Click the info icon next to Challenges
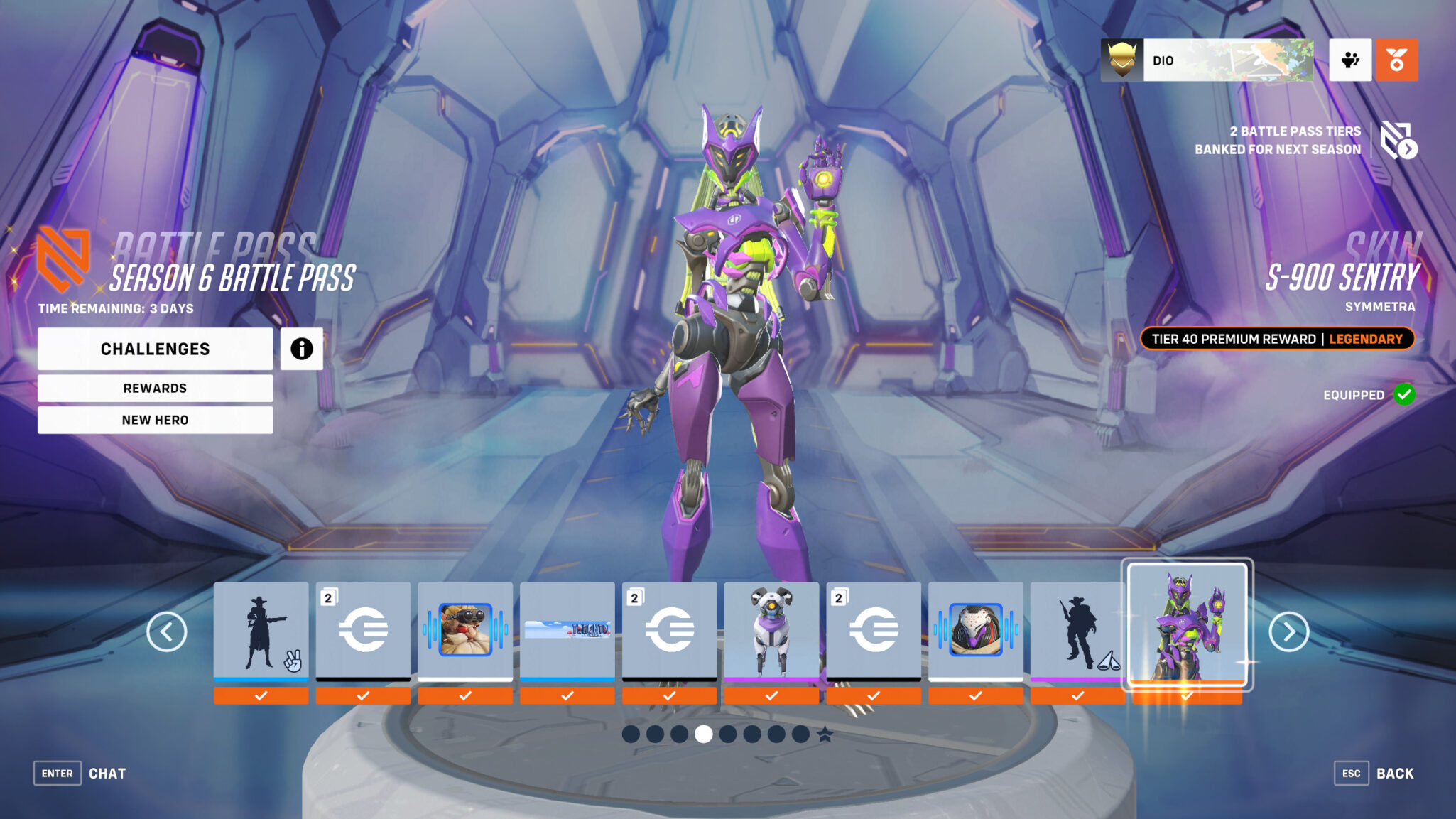Screen dimensions: 1456x819 pos(301,349)
